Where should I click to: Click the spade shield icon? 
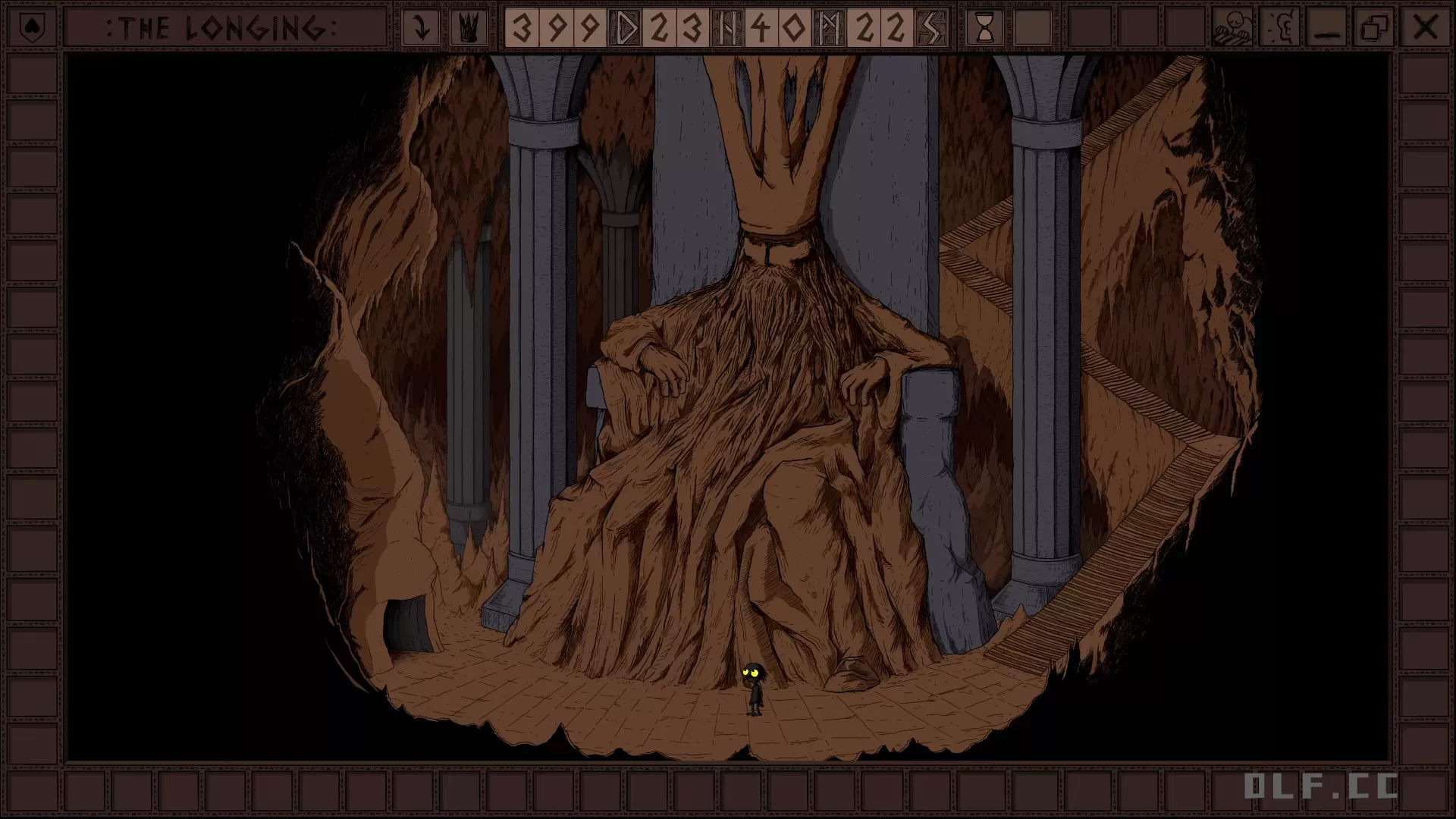(x=32, y=28)
